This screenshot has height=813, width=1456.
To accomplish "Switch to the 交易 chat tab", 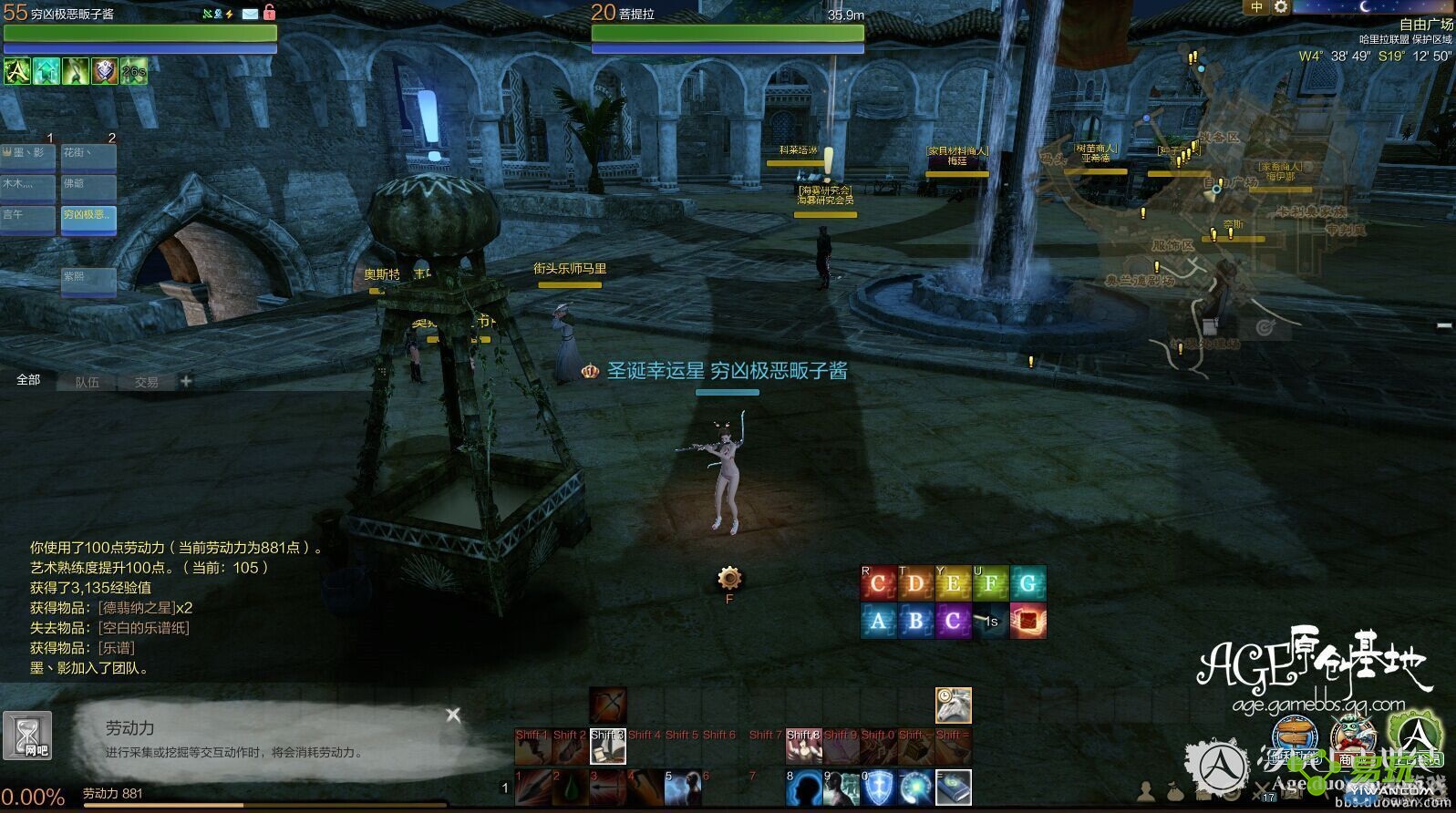I will 147,382.
